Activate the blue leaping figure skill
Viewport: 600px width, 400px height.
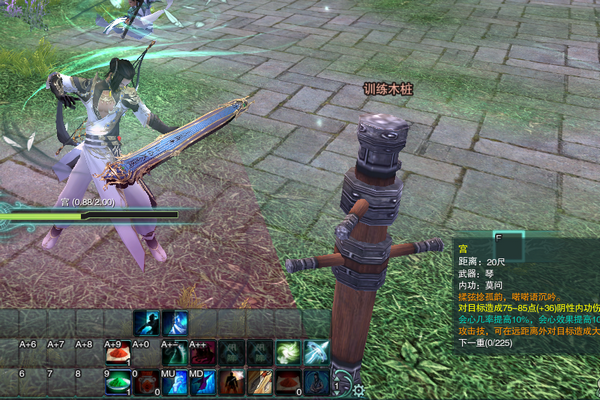pyautogui.click(x=147, y=323)
